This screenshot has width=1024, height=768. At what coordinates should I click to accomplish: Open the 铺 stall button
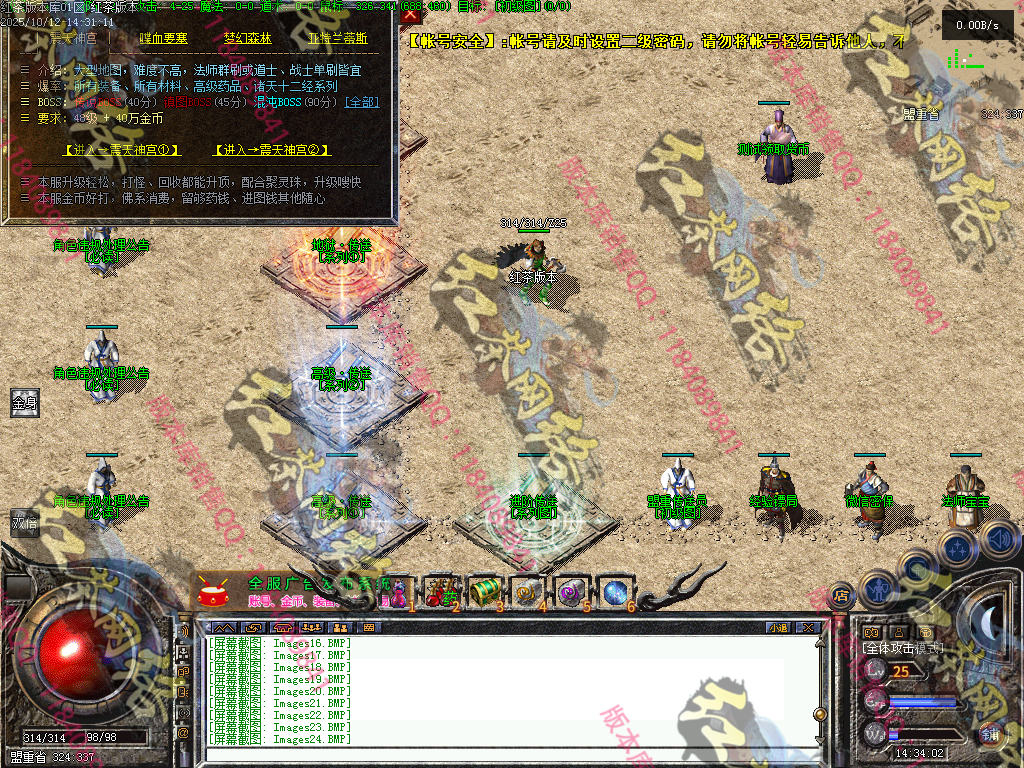coord(990,733)
